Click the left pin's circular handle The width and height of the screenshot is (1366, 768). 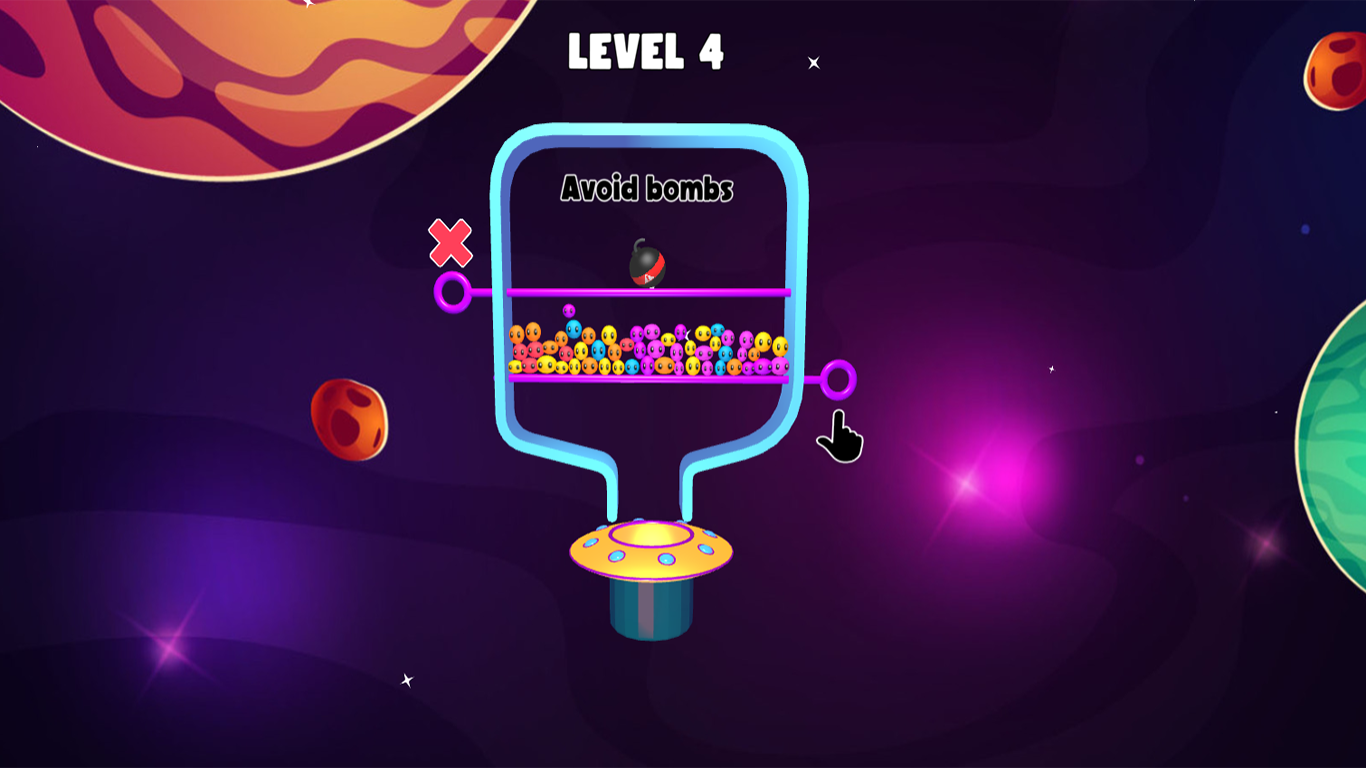tap(452, 291)
